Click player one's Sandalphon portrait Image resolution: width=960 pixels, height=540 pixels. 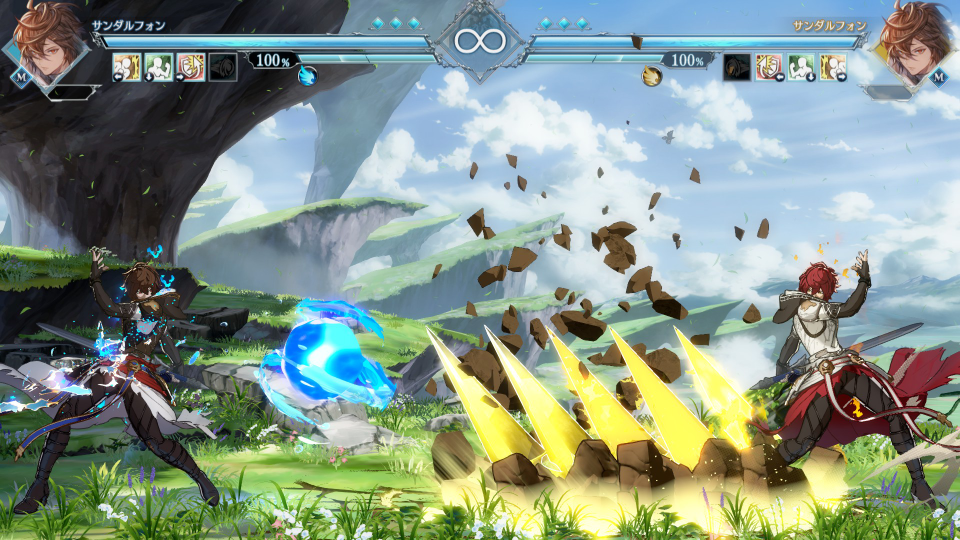(47, 45)
